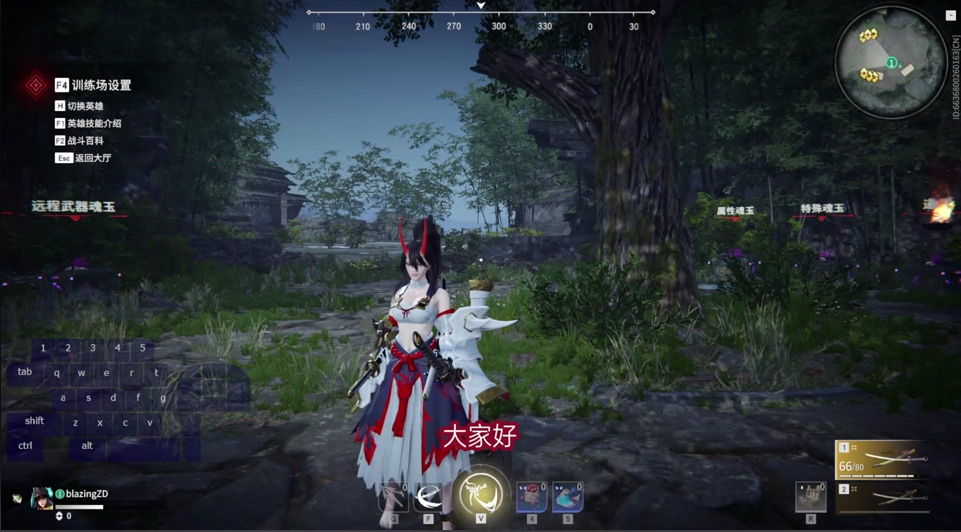Select the red consumable item slot
This screenshot has height=532, width=961.
pyautogui.click(x=531, y=497)
